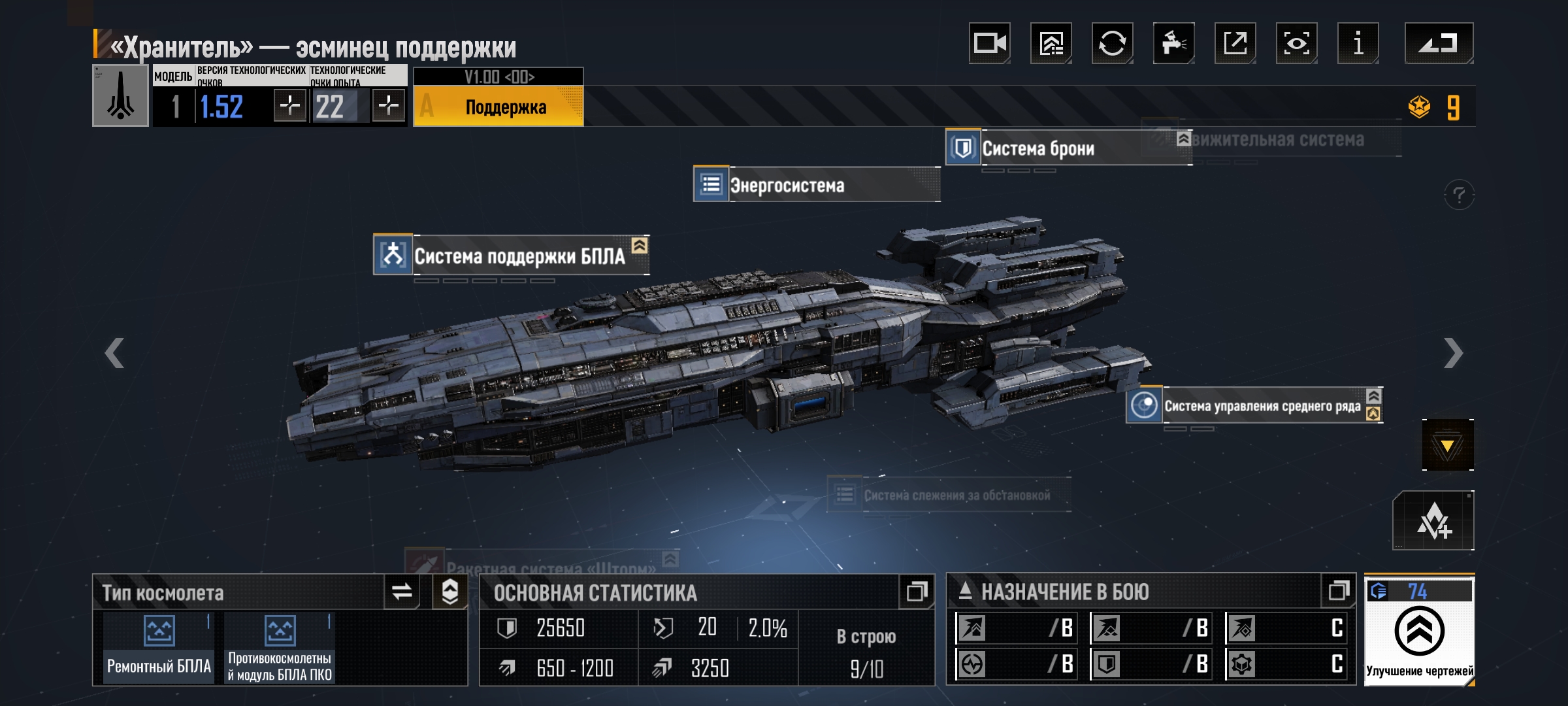1568x706 pixels.
Task: Open the video camera view button
Action: (x=989, y=44)
